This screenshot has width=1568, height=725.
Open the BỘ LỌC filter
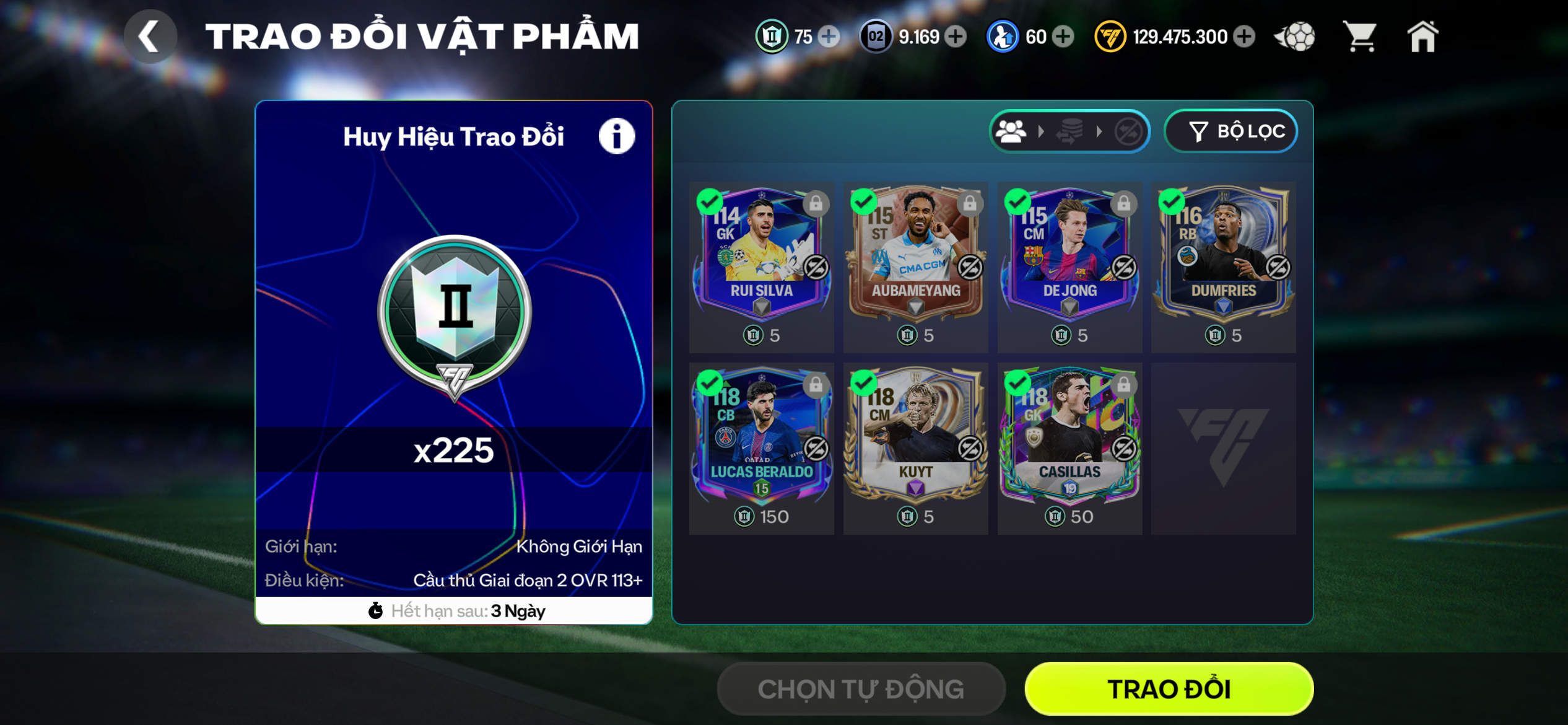tap(1230, 131)
